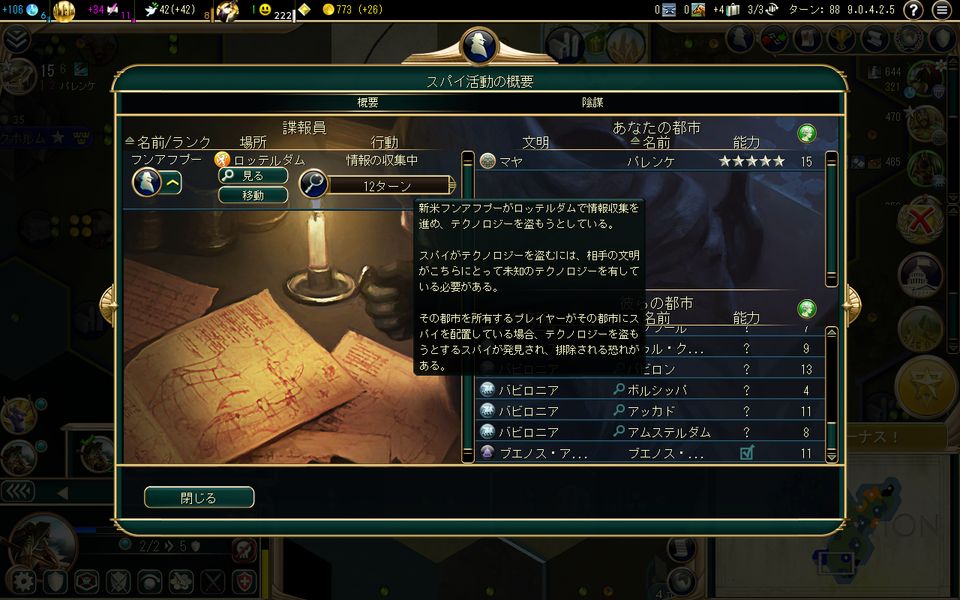The height and width of the screenshot is (600, 960).
Task: Select the ブエノス・アイレス city-state row
Action: (x=650, y=453)
